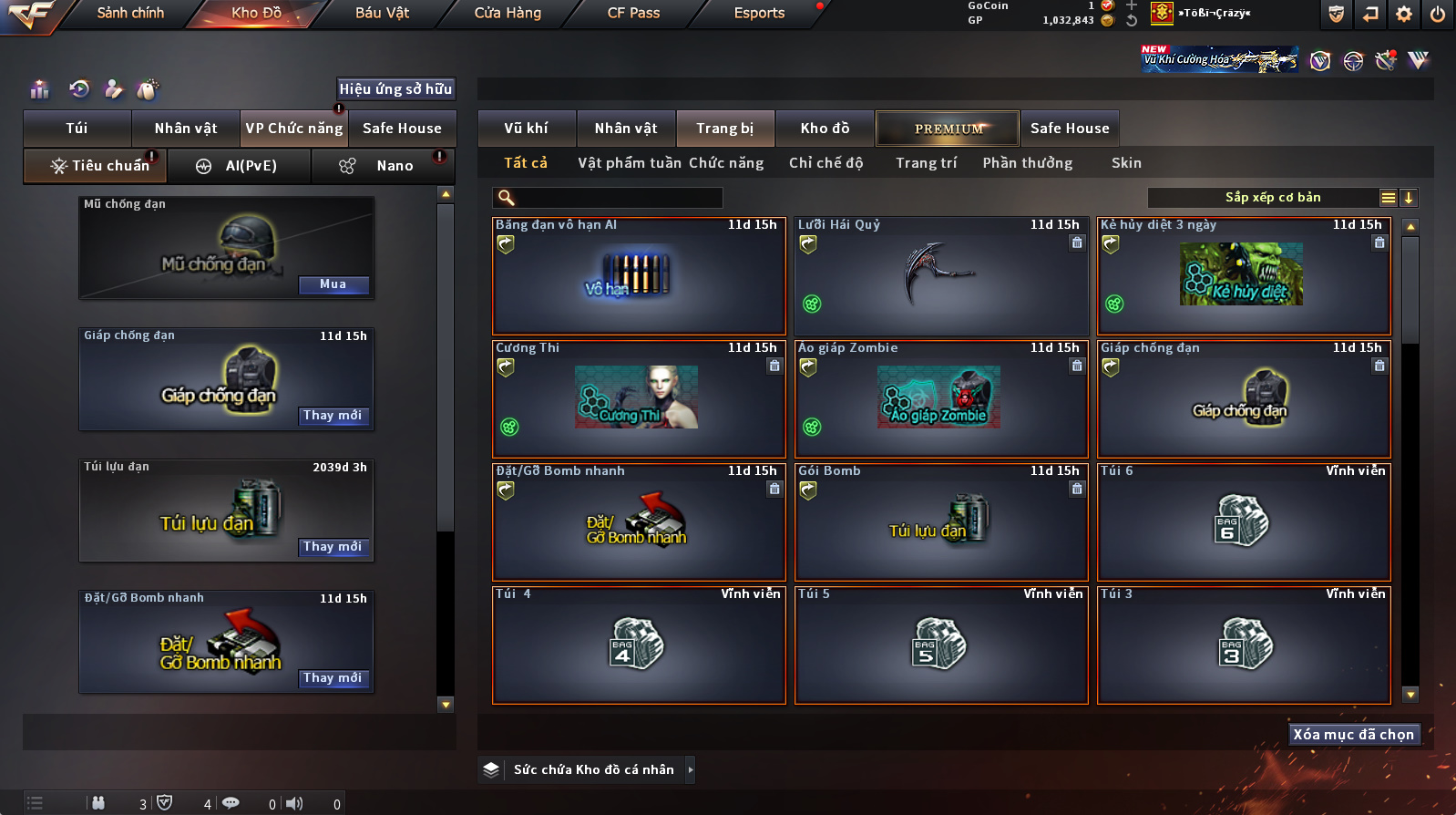Buy the Mũ chống đạn helmet
Viewport: 1456px width, 815px height.
point(333,284)
